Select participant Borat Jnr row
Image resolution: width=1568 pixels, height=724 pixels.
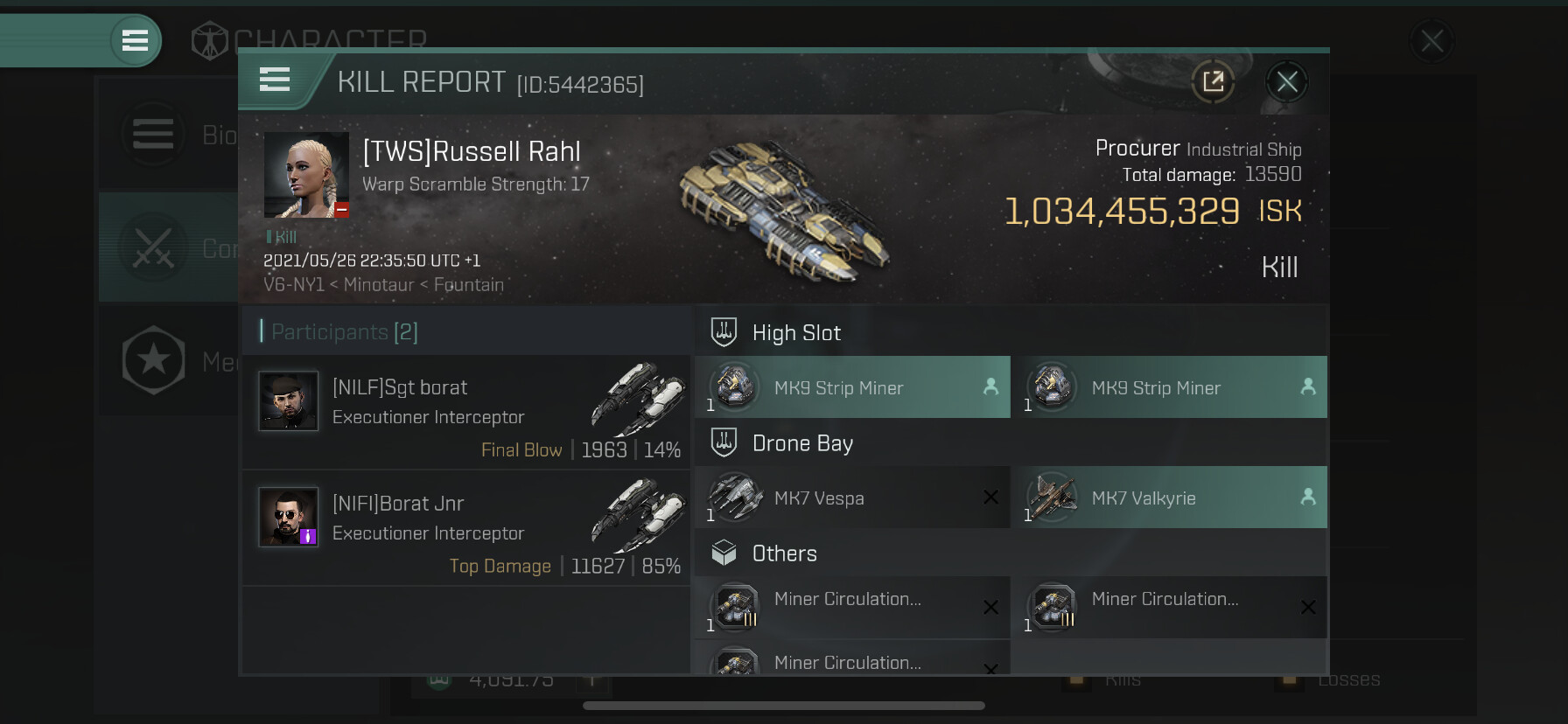[x=466, y=528]
